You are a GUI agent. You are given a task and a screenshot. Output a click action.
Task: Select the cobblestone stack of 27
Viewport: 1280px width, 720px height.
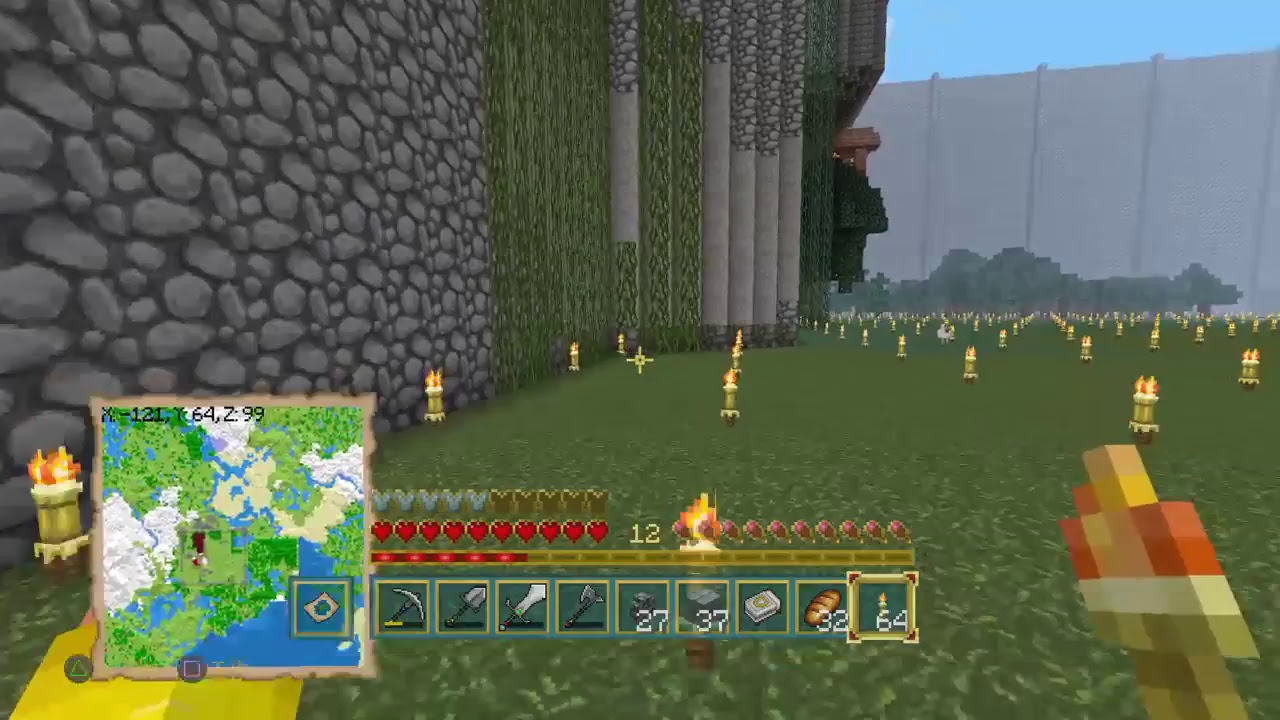click(x=643, y=608)
